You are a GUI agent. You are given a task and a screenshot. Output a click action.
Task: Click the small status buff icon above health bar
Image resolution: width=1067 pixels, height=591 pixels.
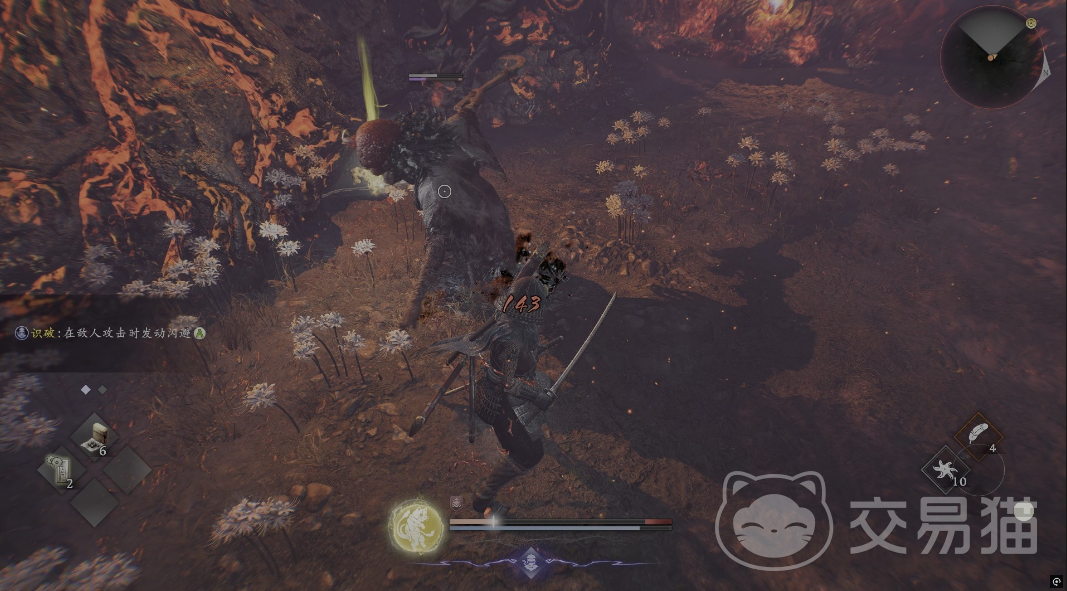click(x=456, y=503)
